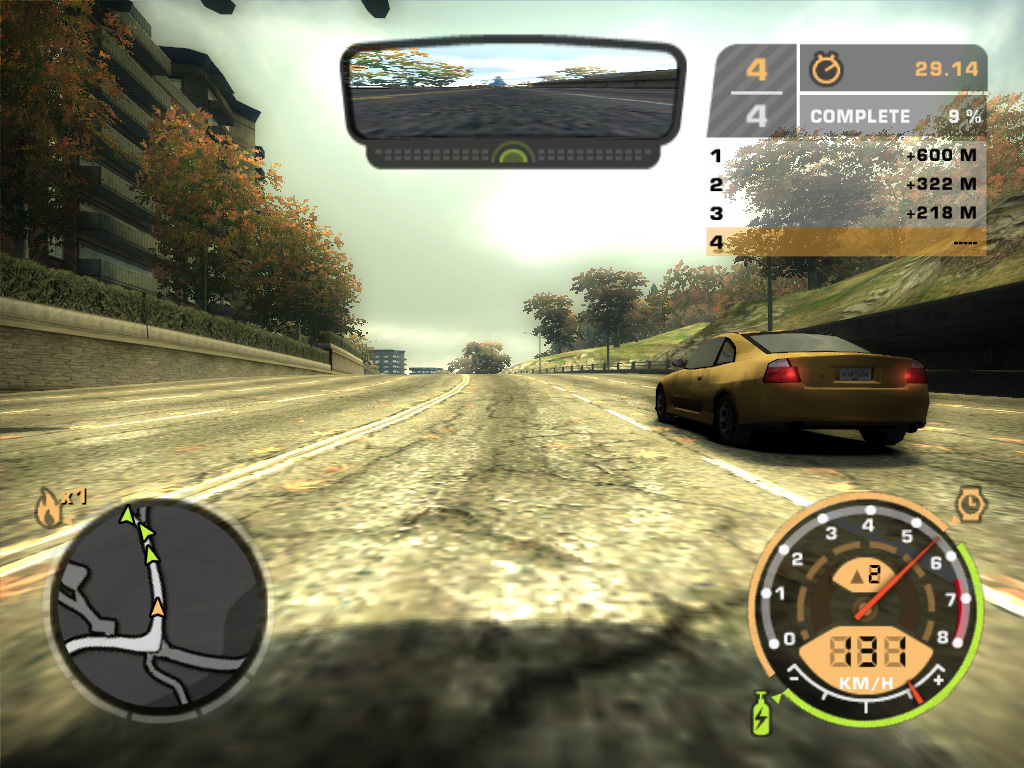Click the orange player arrow on minimap
The height and width of the screenshot is (768, 1024).
point(158,606)
